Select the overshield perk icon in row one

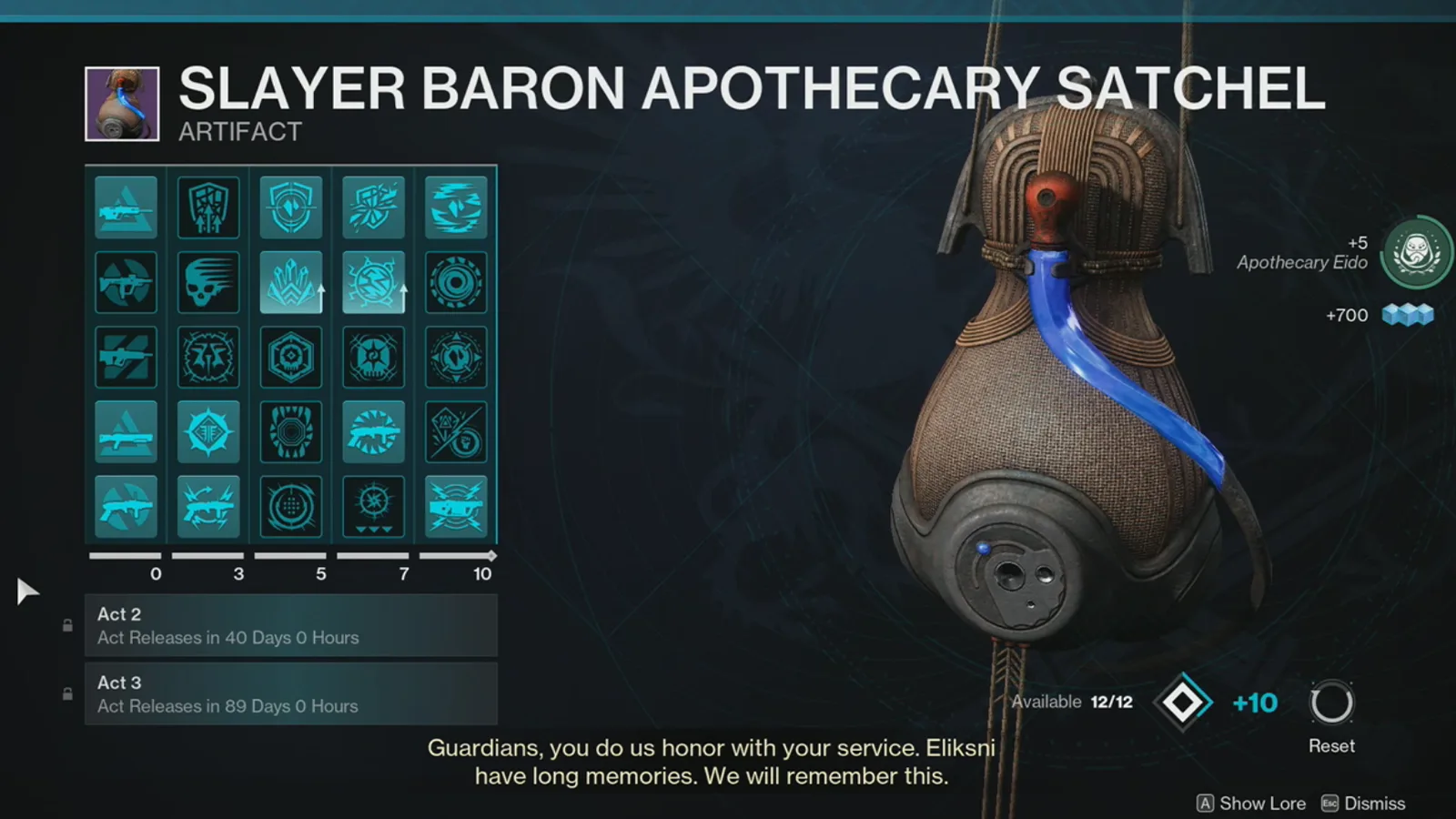coord(290,207)
